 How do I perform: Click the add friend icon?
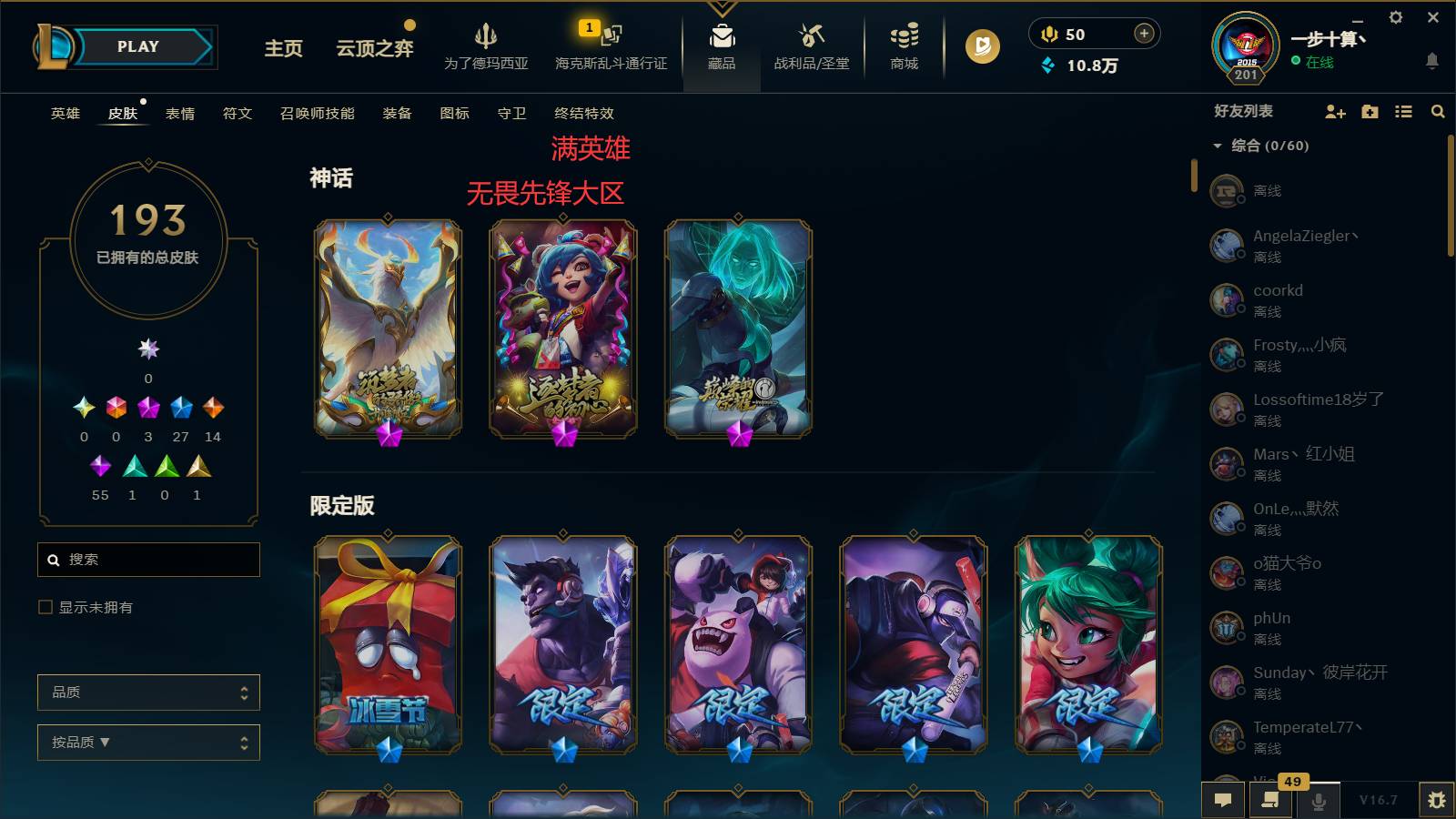(x=1335, y=112)
